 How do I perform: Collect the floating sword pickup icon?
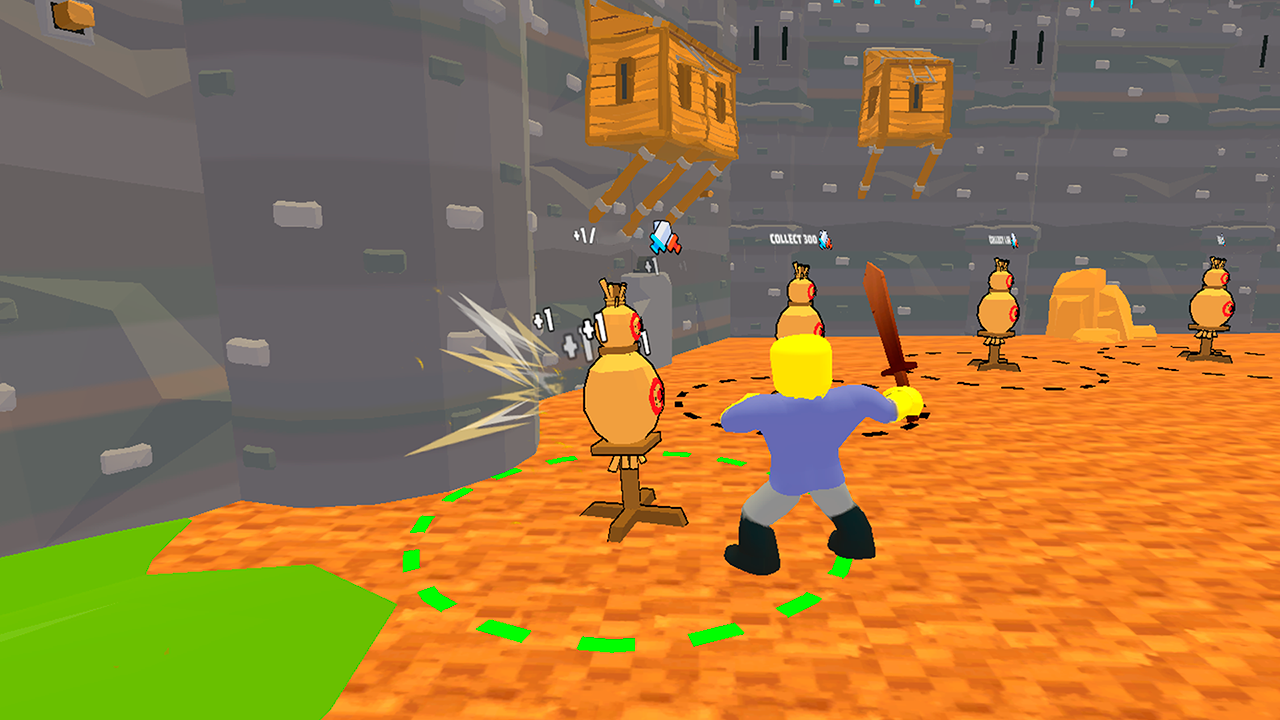click(x=664, y=237)
